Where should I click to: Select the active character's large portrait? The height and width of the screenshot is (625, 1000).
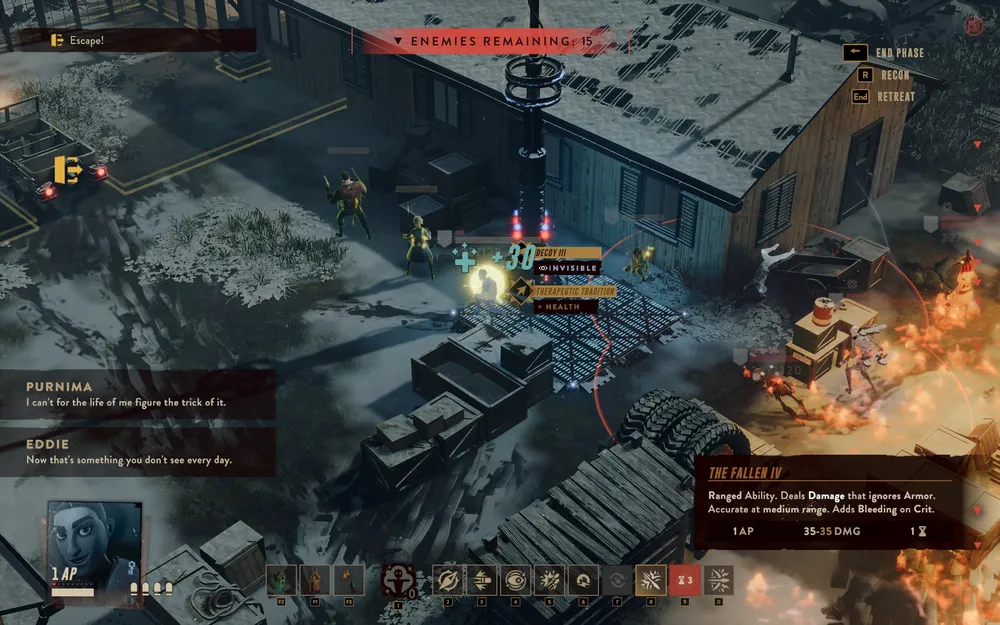[x=93, y=547]
